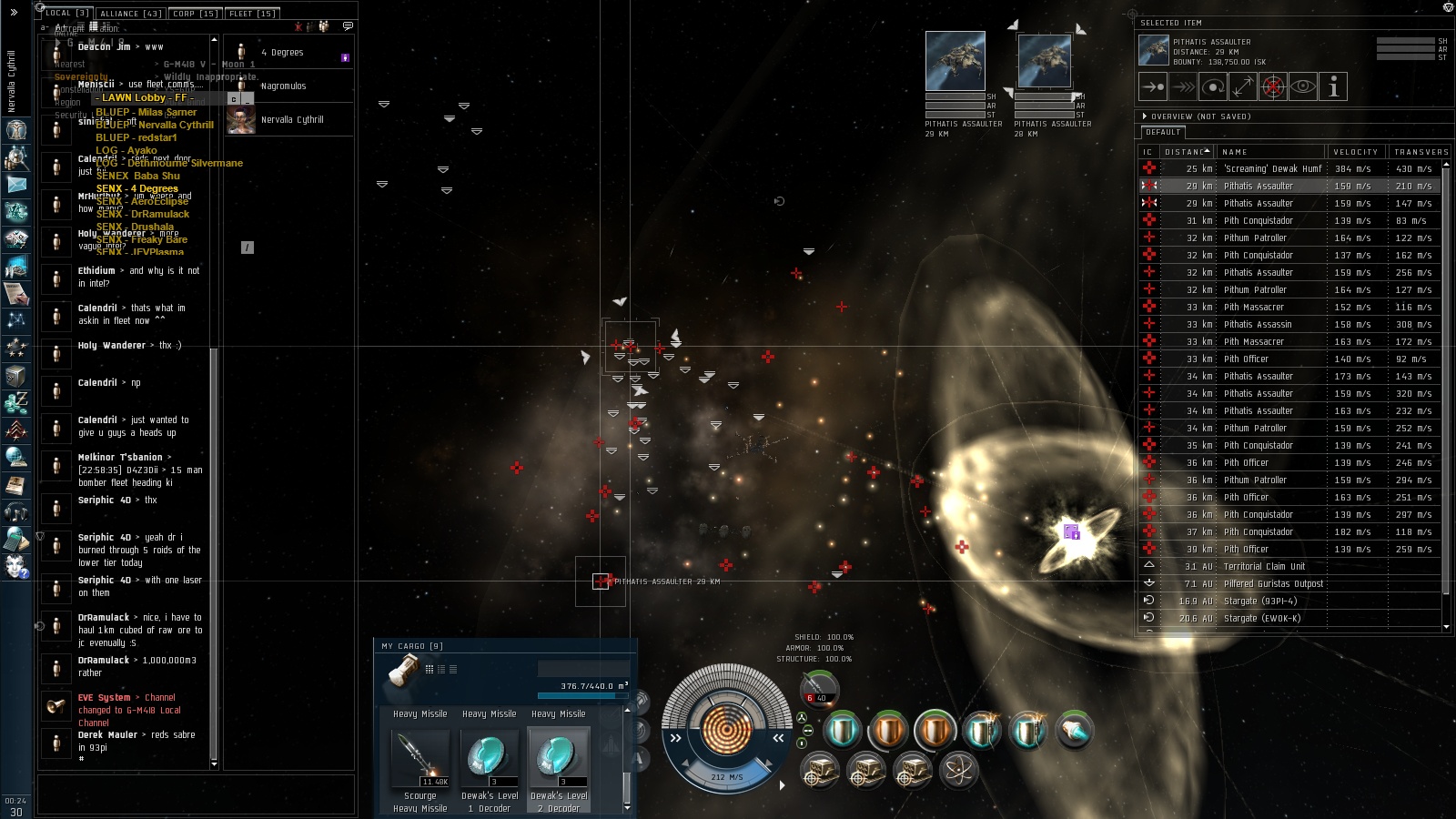
Task: Sort the overview by the Velocity column
Action: (1355, 152)
